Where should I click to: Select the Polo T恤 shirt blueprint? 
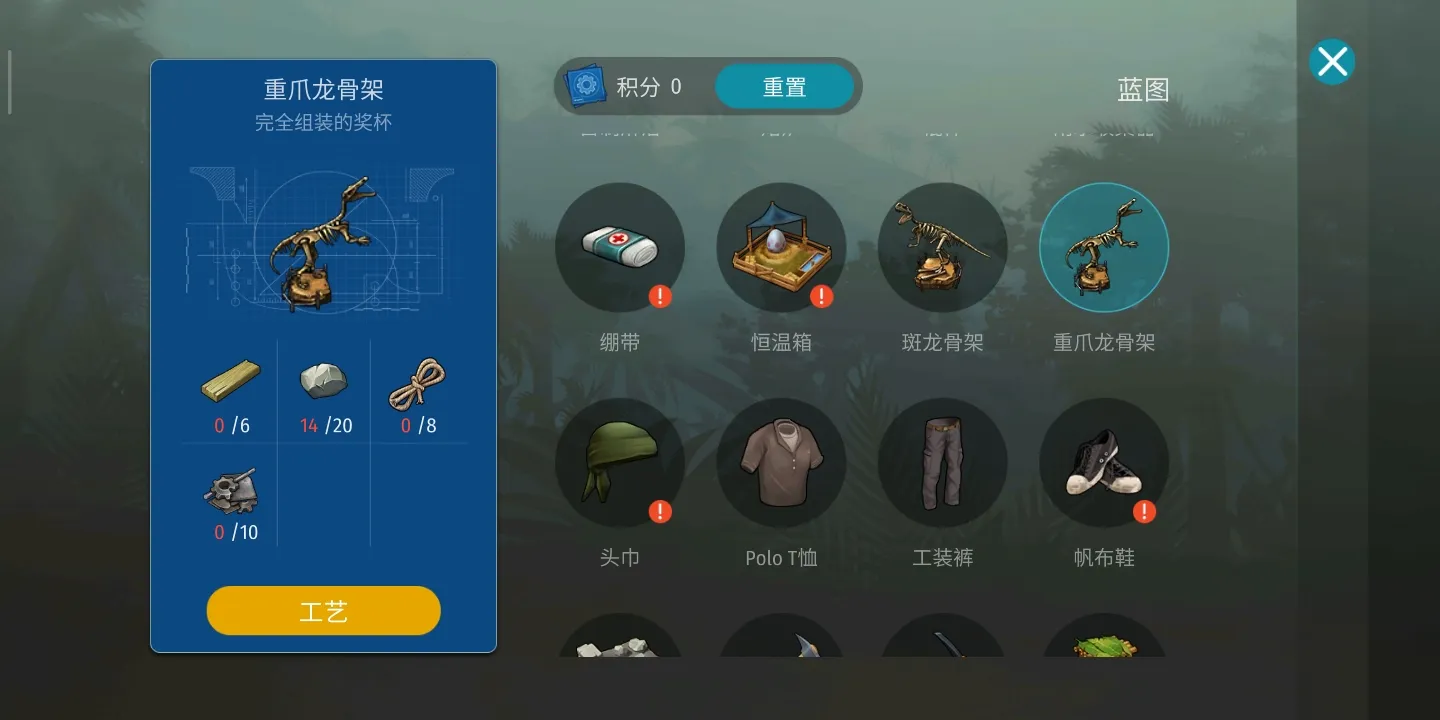(781, 462)
